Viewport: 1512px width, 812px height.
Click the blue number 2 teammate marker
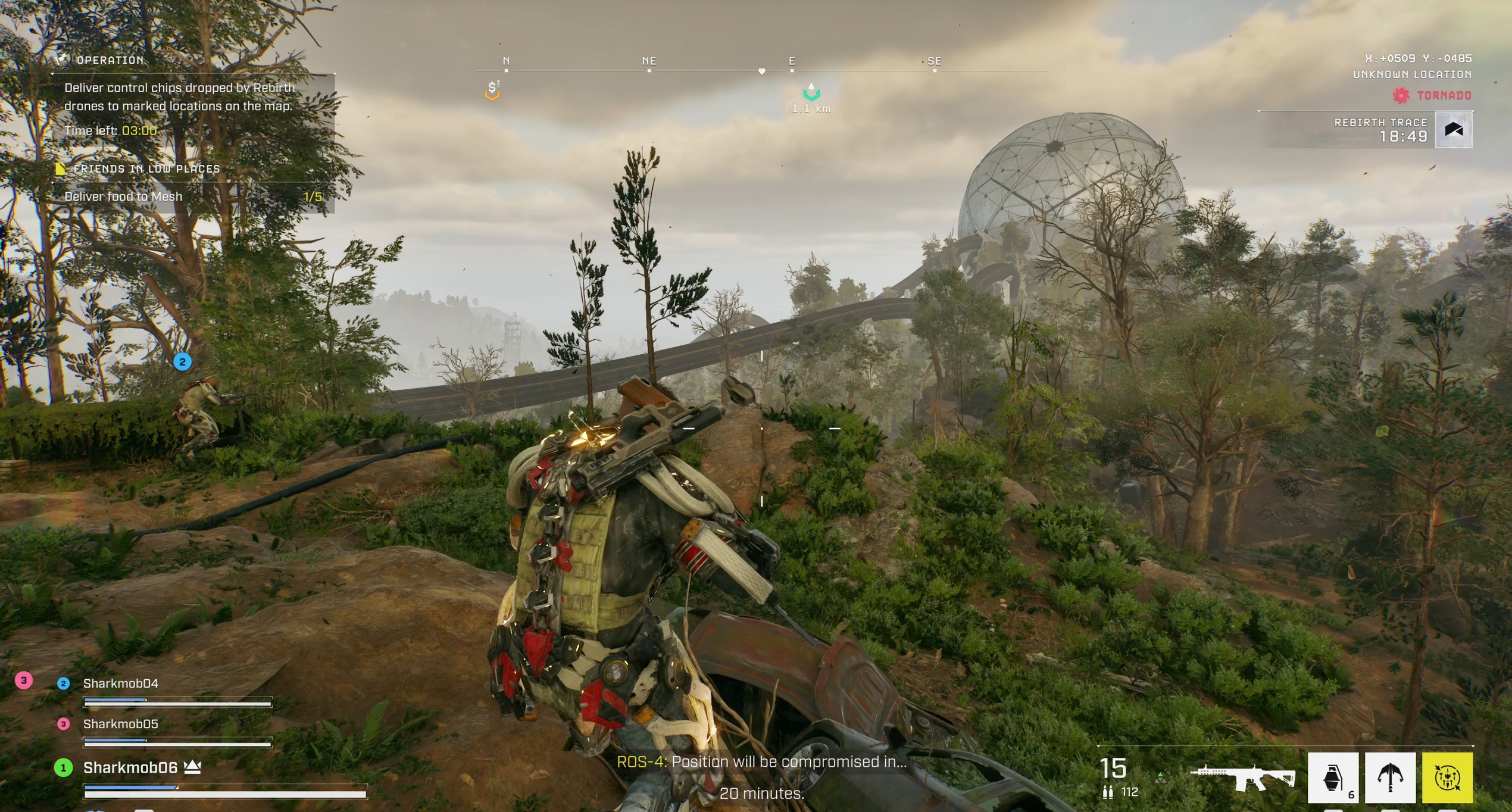pos(182,361)
